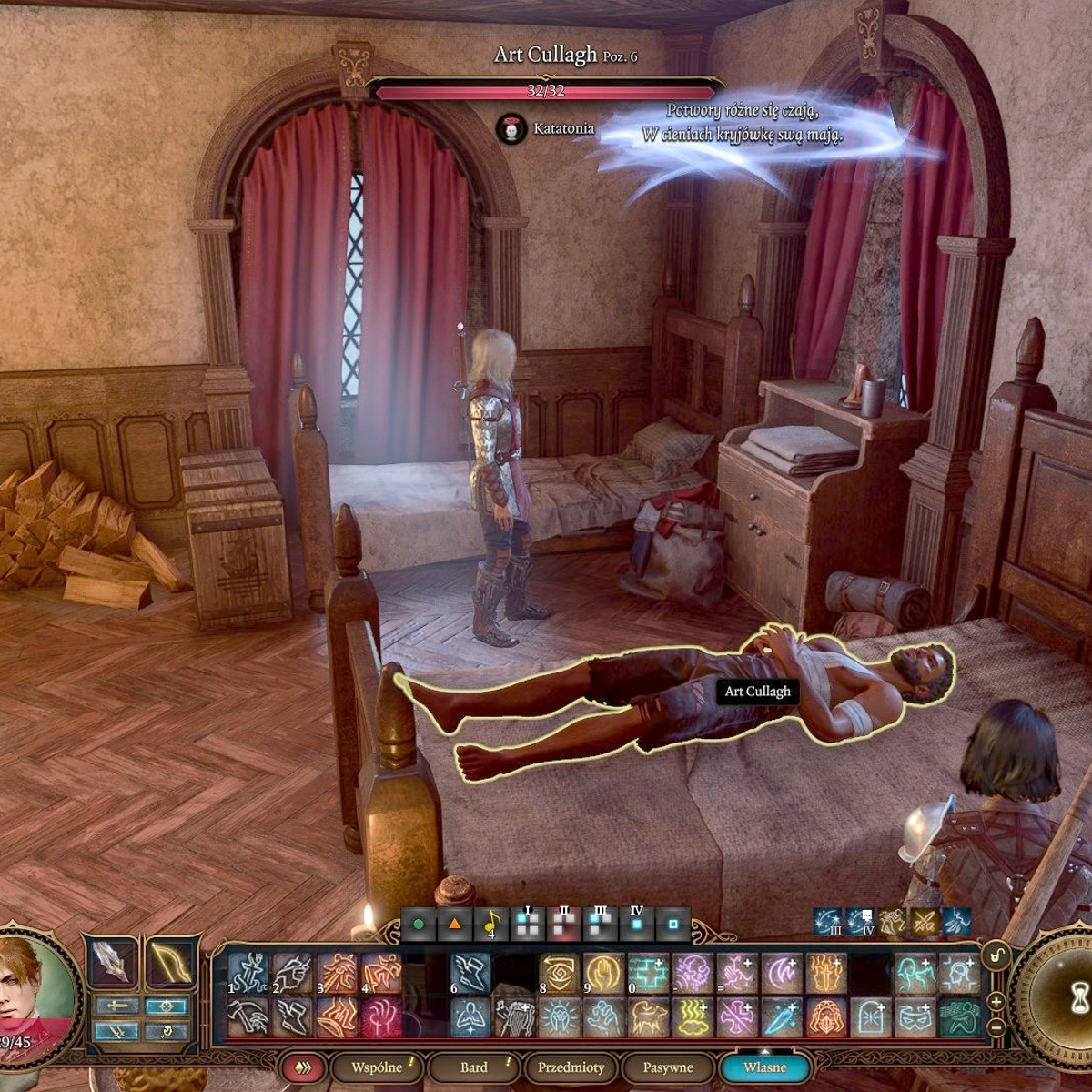Viewport: 1092px width, 1092px height.
Task: Show the Przedmioty items tab
Action: click(x=571, y=1067)
